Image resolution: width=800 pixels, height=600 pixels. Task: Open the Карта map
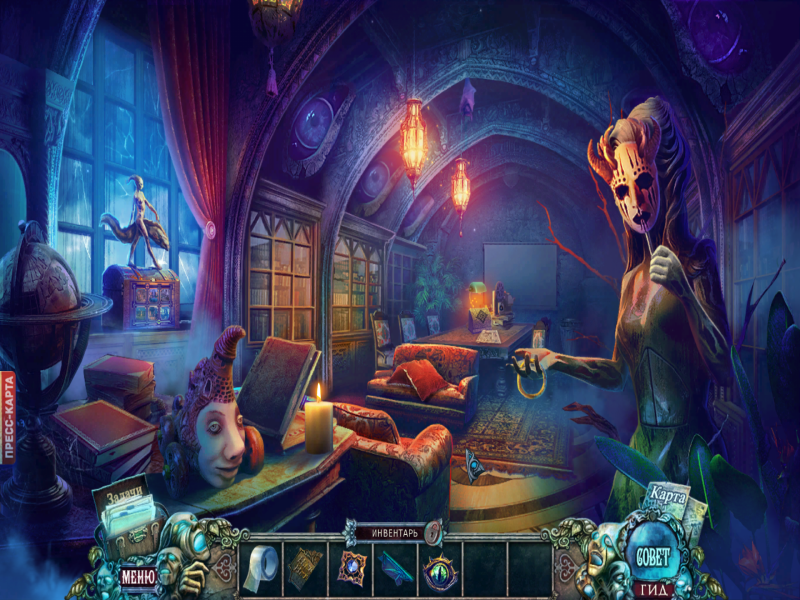(x=665, y=497)
